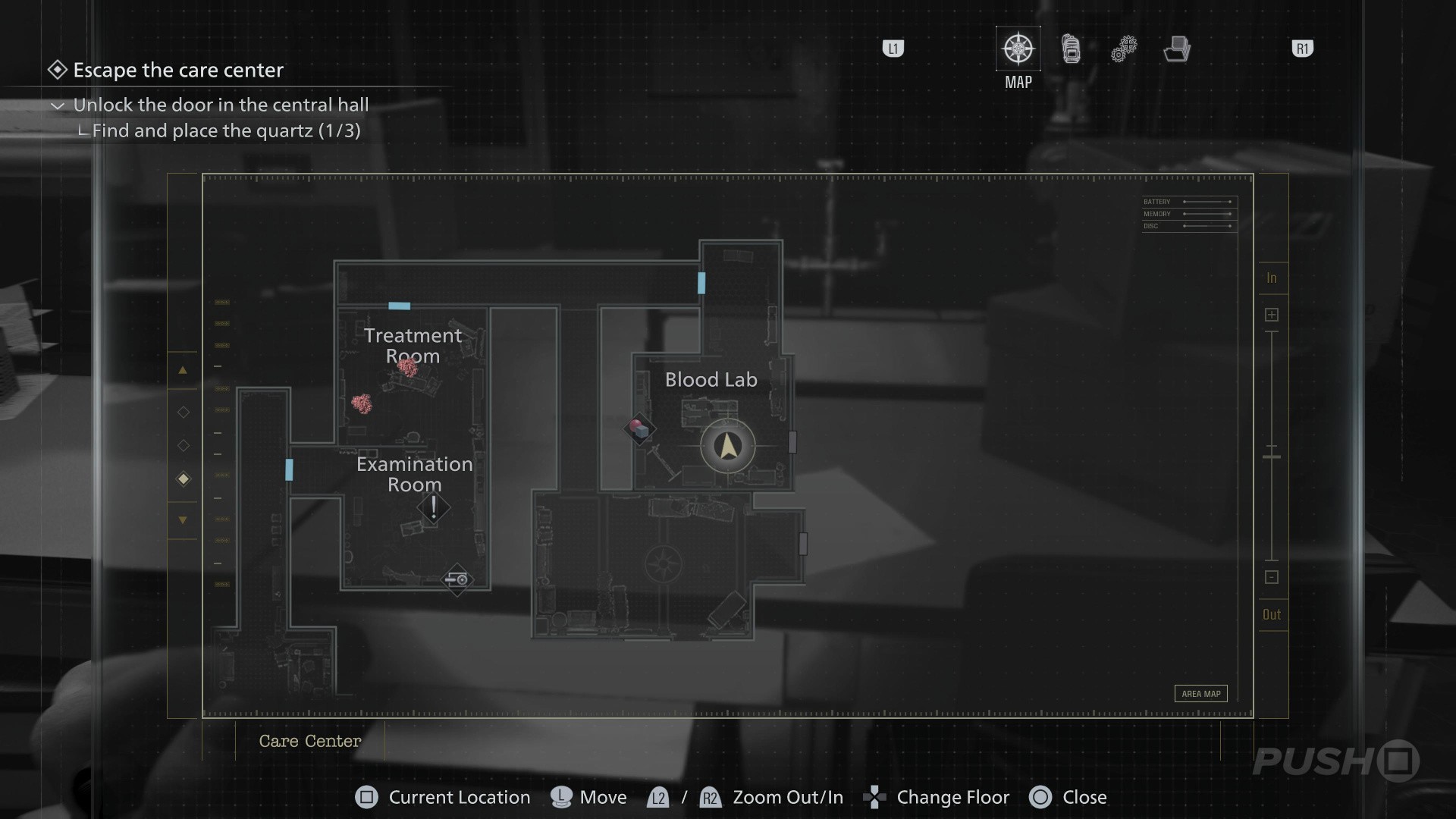1456x819 pixels.
Task: Select the highlighted current floor diamond
Action: [183, 479]
